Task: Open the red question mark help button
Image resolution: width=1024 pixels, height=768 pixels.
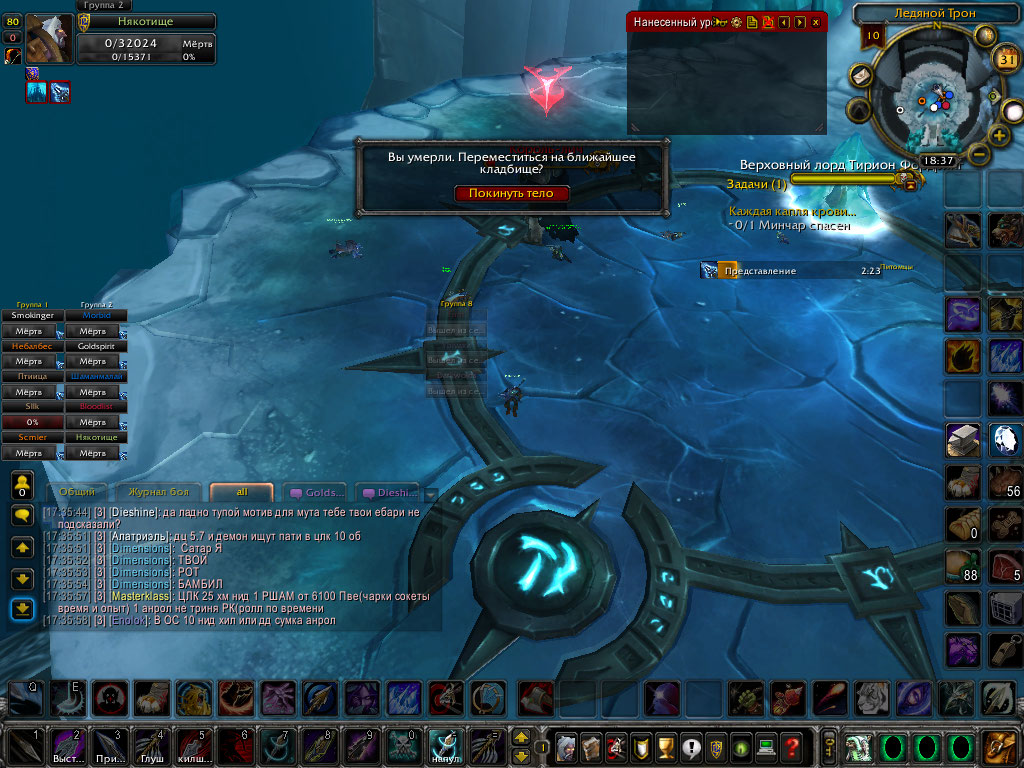Action: pos(792,746)
